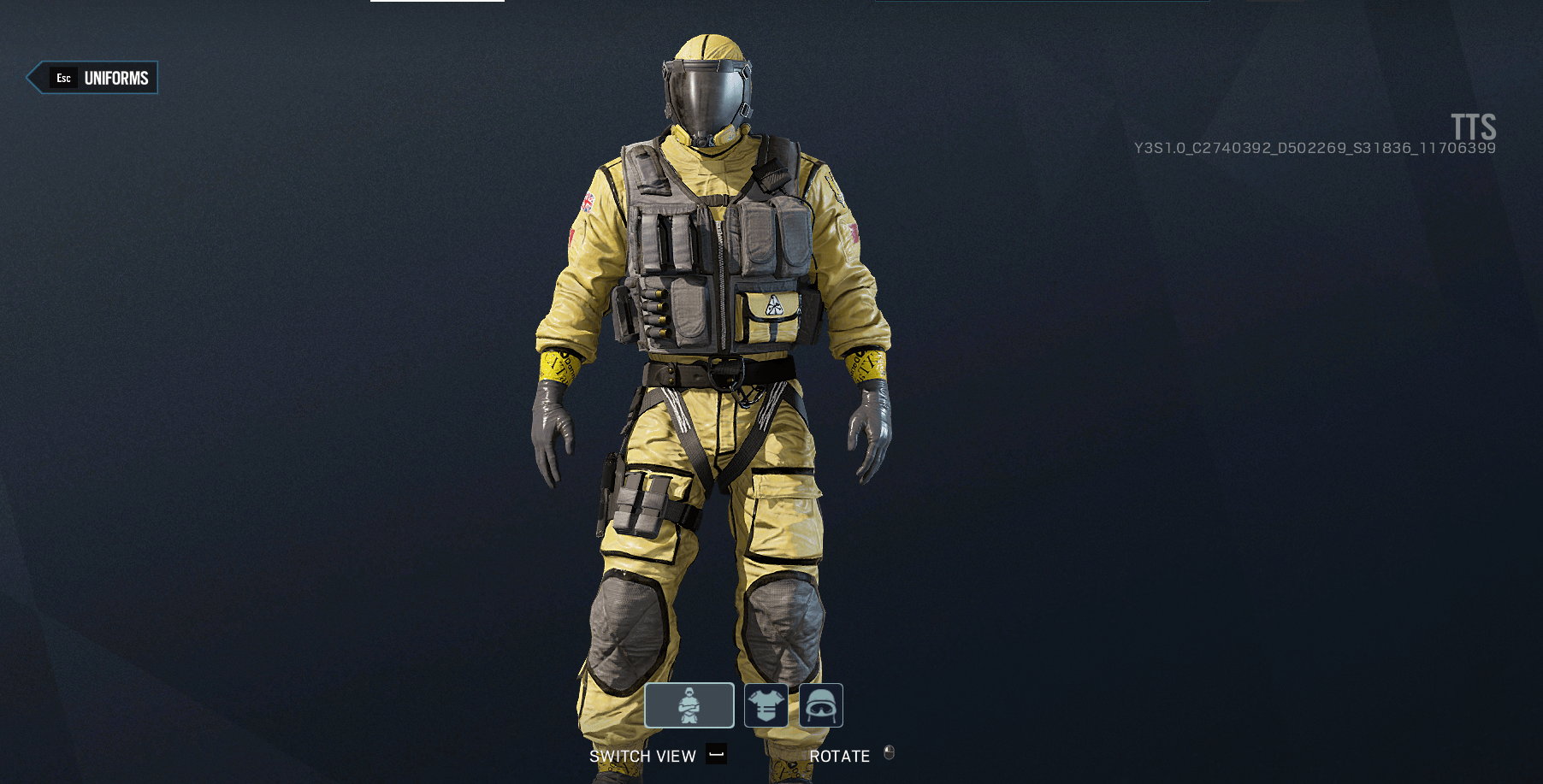Click the SWITCH VIEW text label
This screenshot has height=784, width=1543.
(641, 756)
